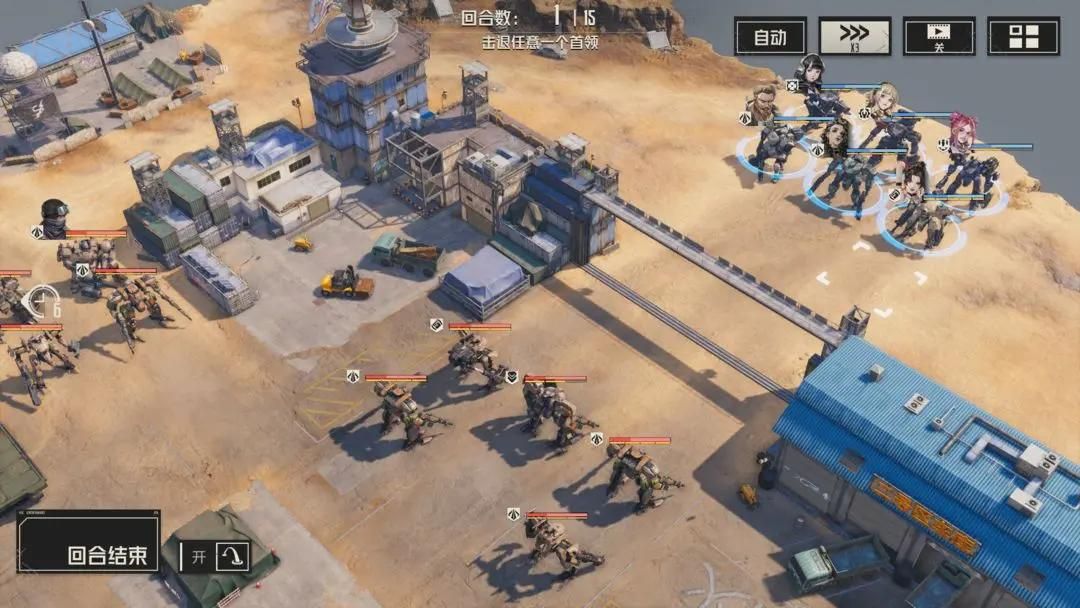Change the X3 battle speed setting
The image size is (1080, 608).
point(855,37)
